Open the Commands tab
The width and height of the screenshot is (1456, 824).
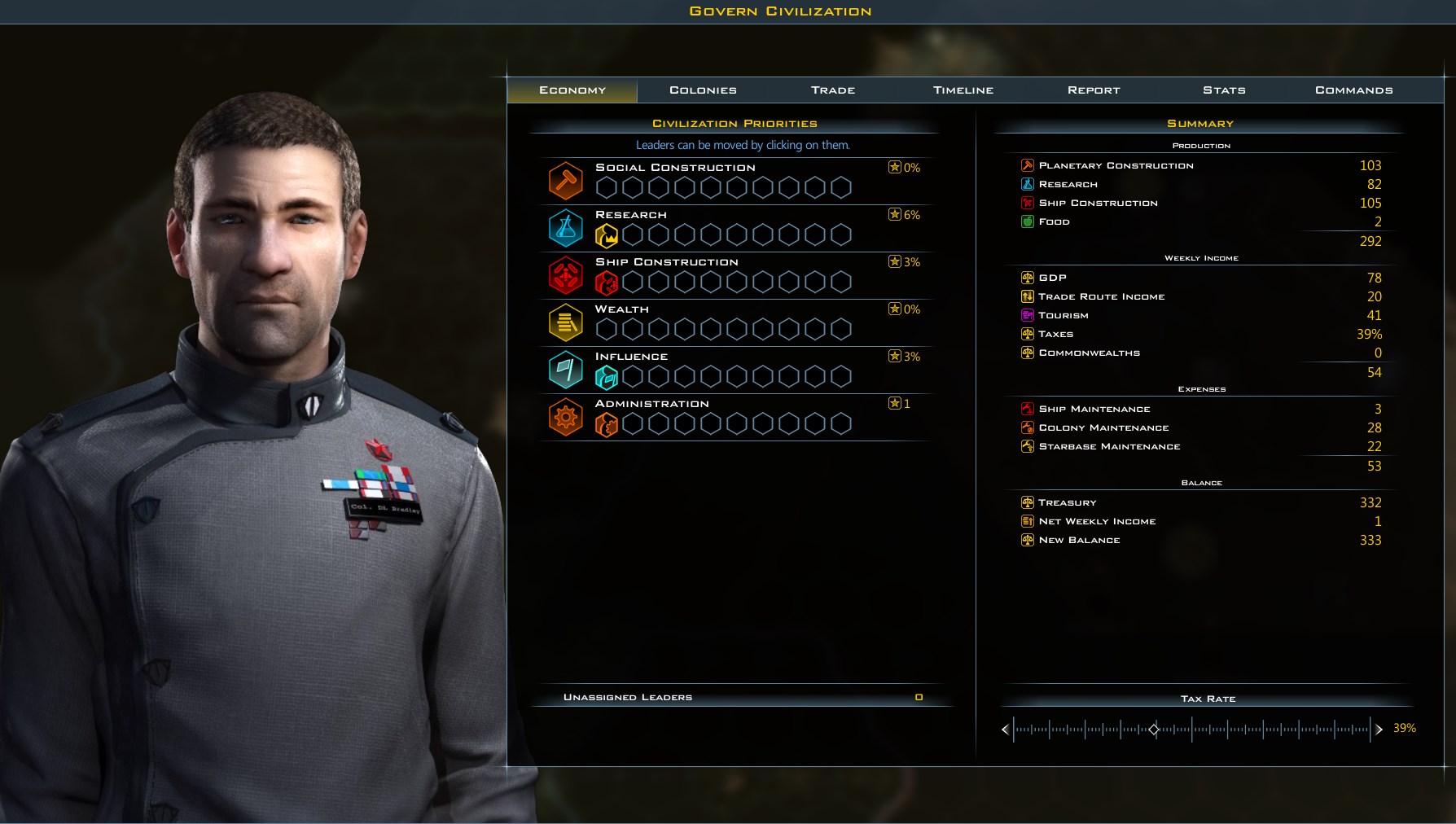[x=1351, y=90]
